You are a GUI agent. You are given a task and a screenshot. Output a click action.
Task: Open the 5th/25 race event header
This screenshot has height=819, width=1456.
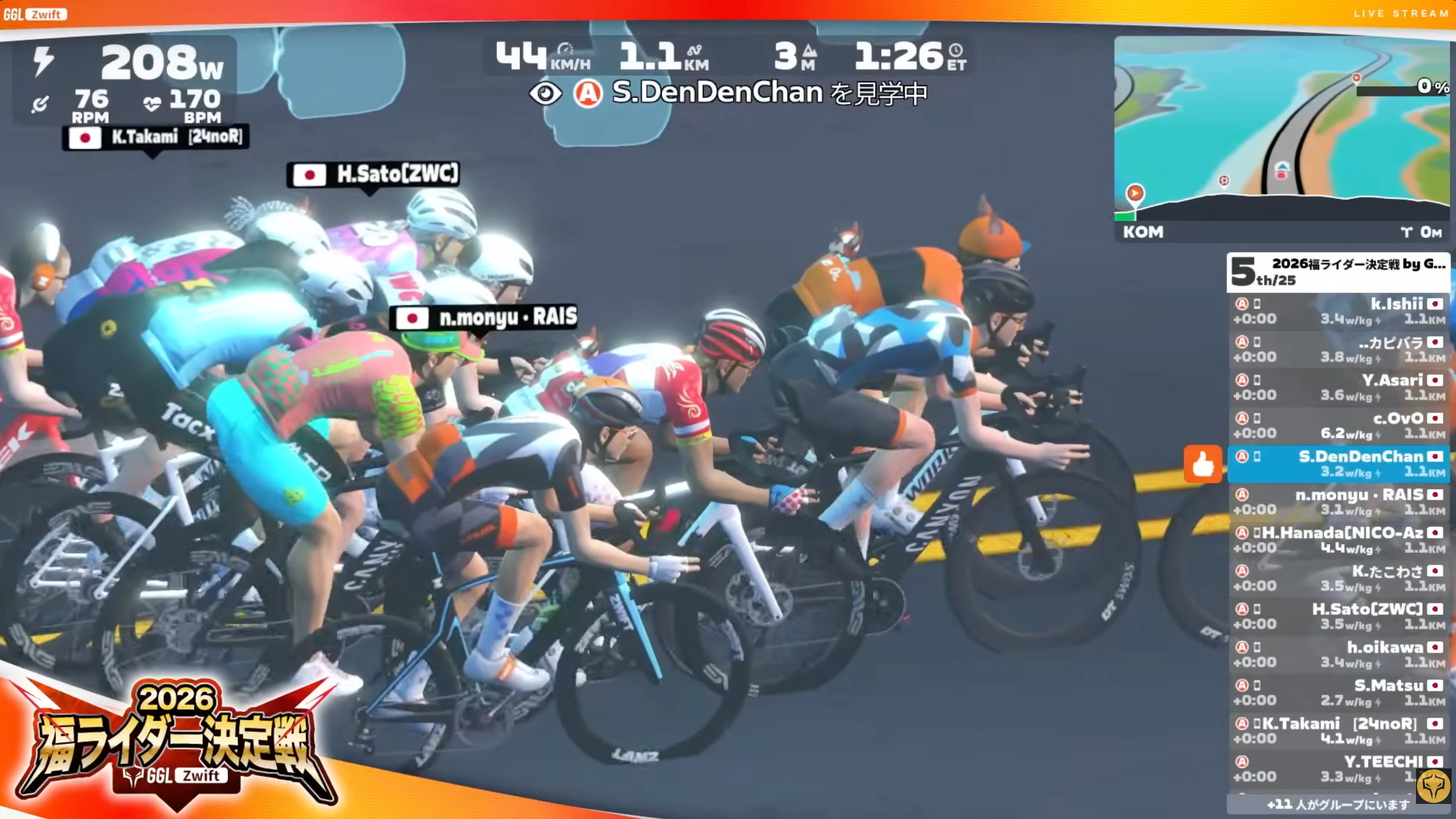[1337, 272]
